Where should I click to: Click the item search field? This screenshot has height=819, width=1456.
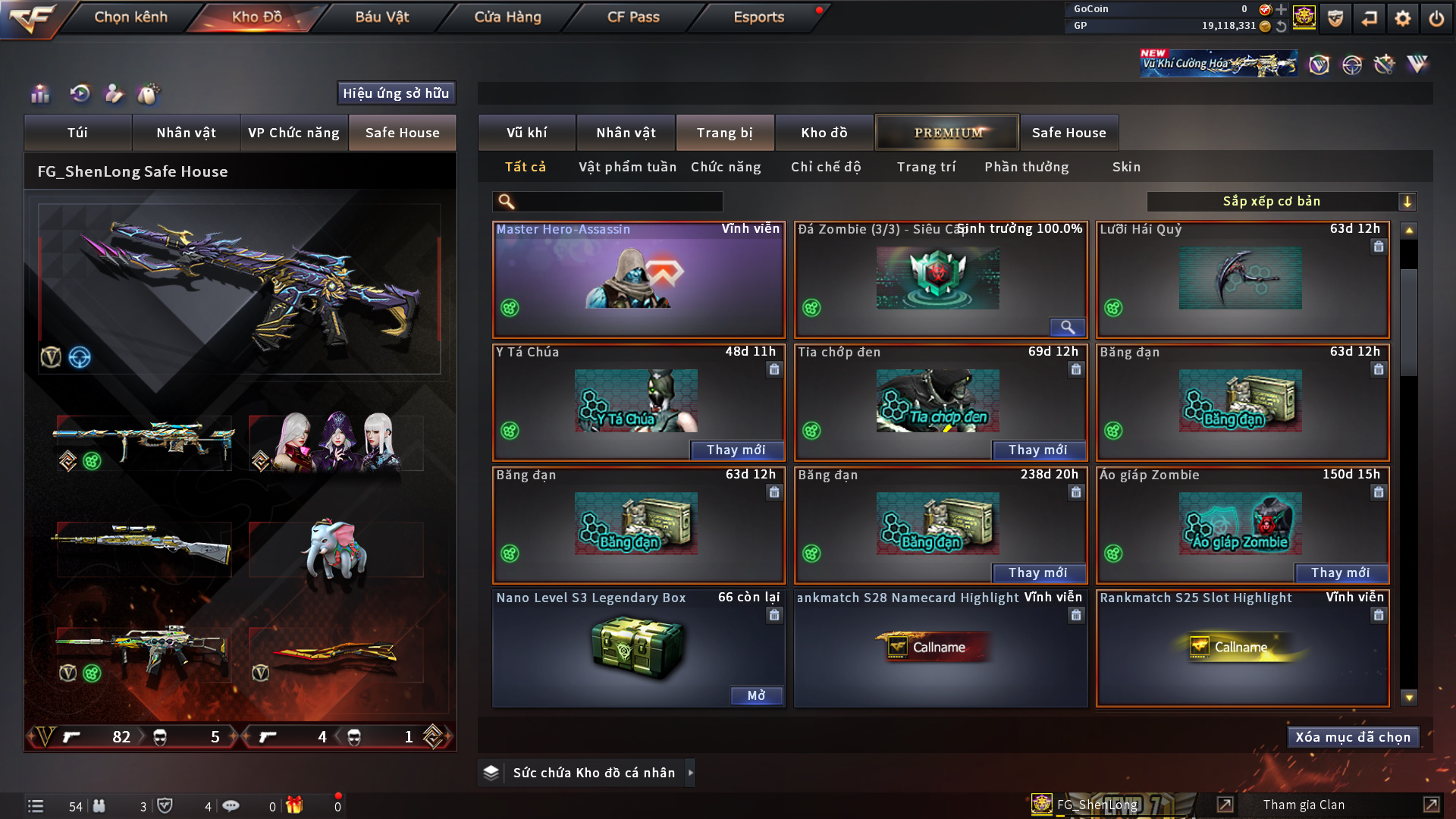[618, 202]
